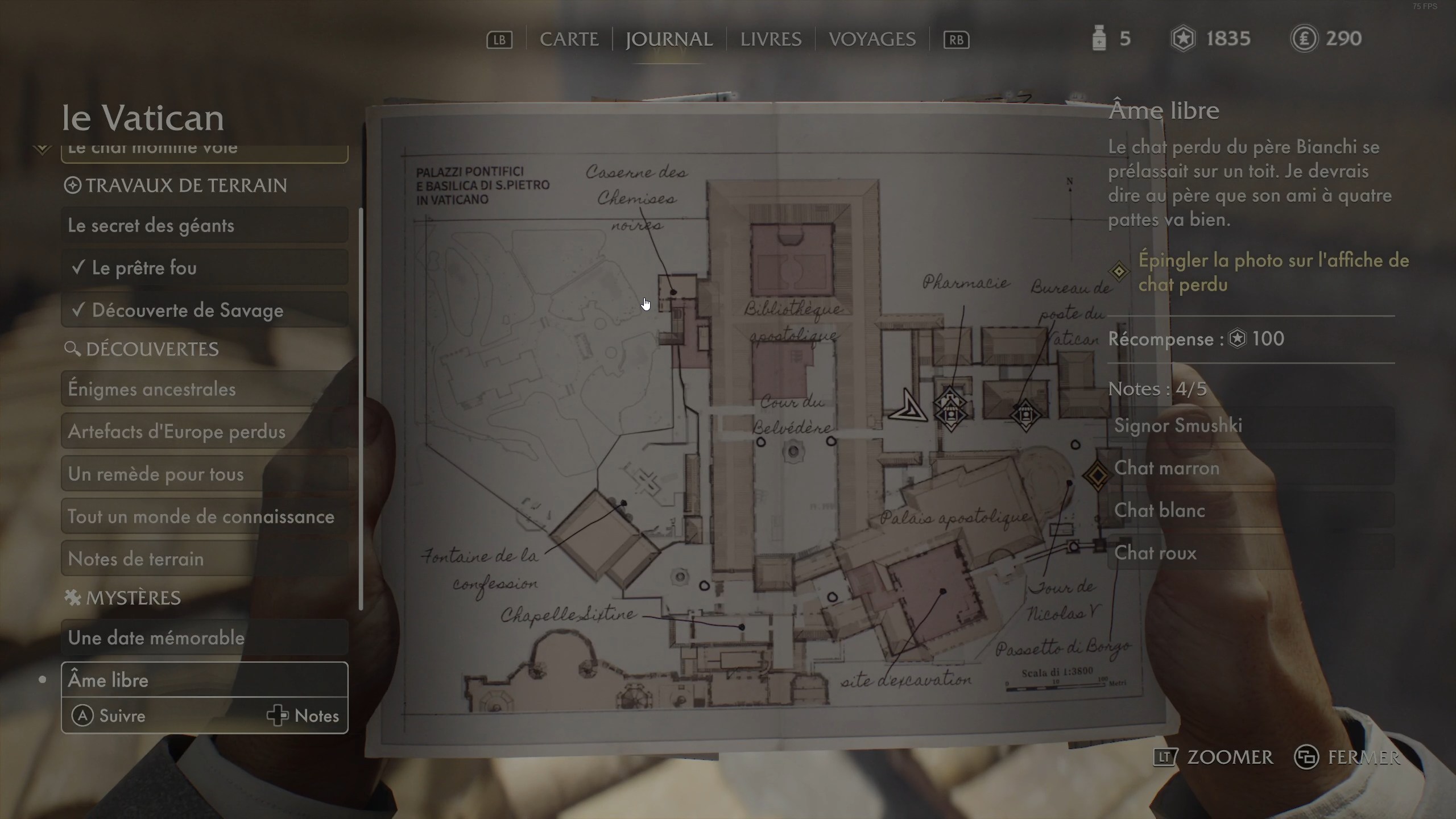This screenshot has height=819, width=1456.
Task: Select the gold diamond objective marker
Action: [x=1097, y=475]
